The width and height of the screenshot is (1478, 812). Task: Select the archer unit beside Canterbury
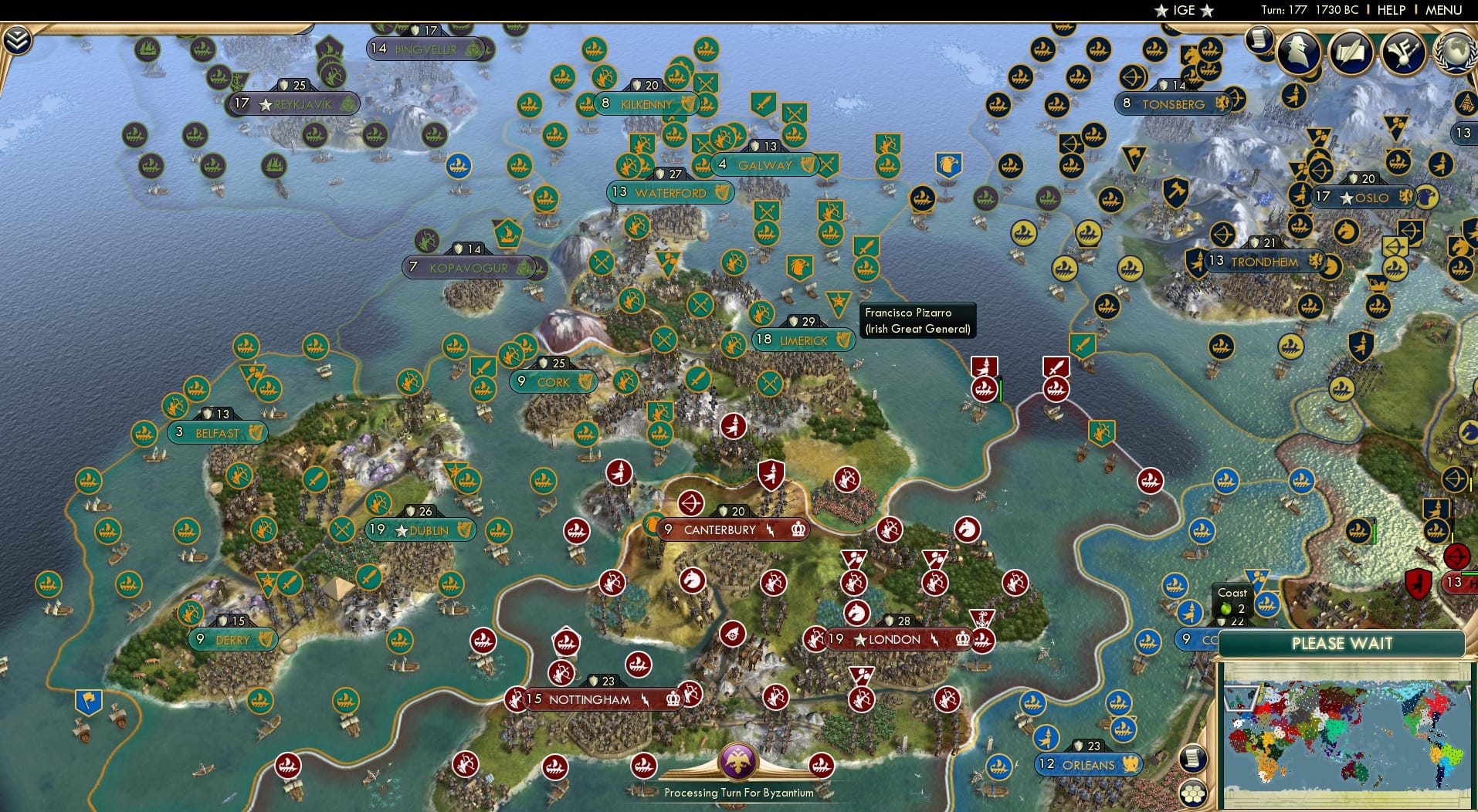click(693, 504)
